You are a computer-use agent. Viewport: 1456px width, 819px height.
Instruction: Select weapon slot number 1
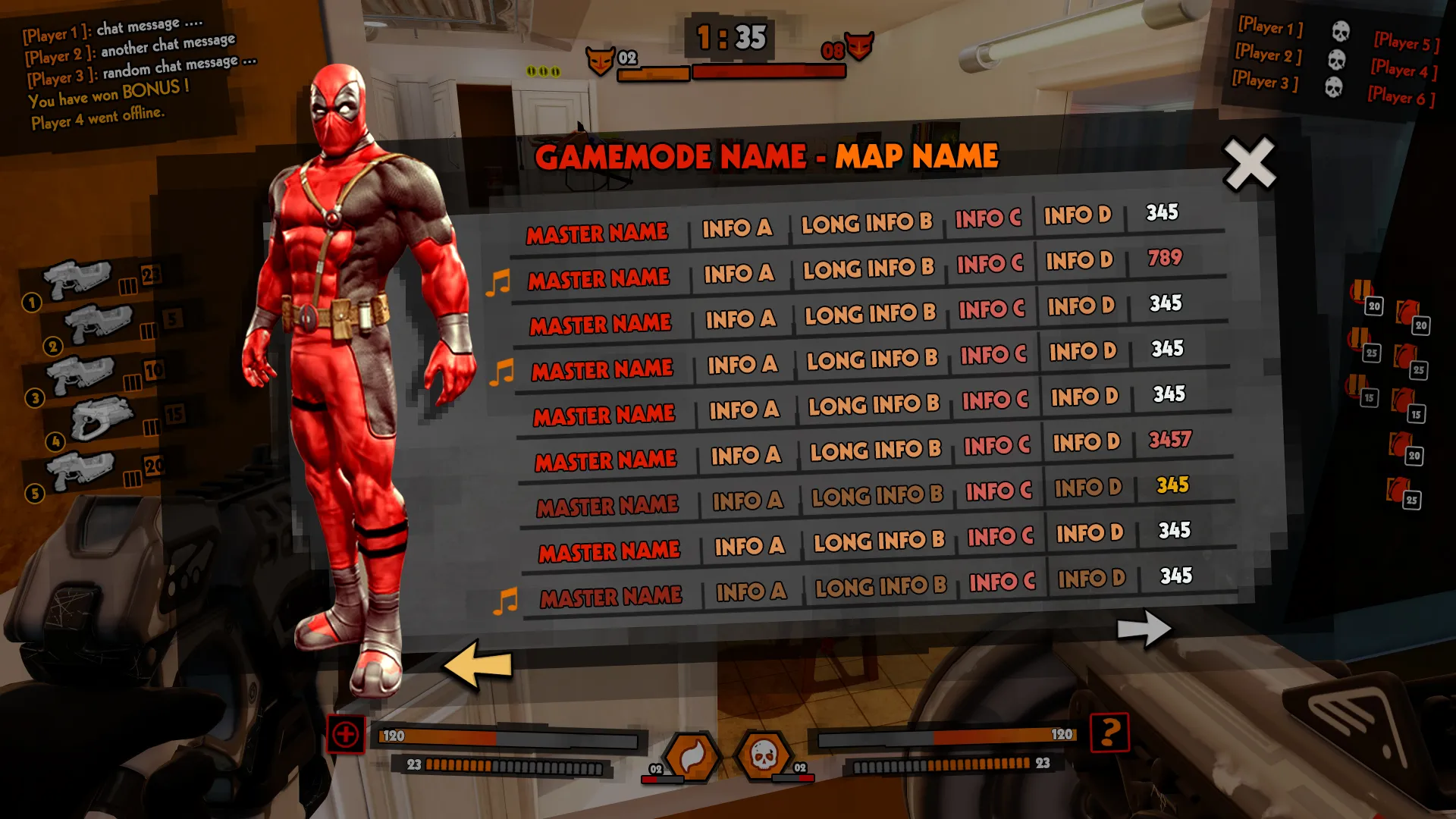click(77, 281)
